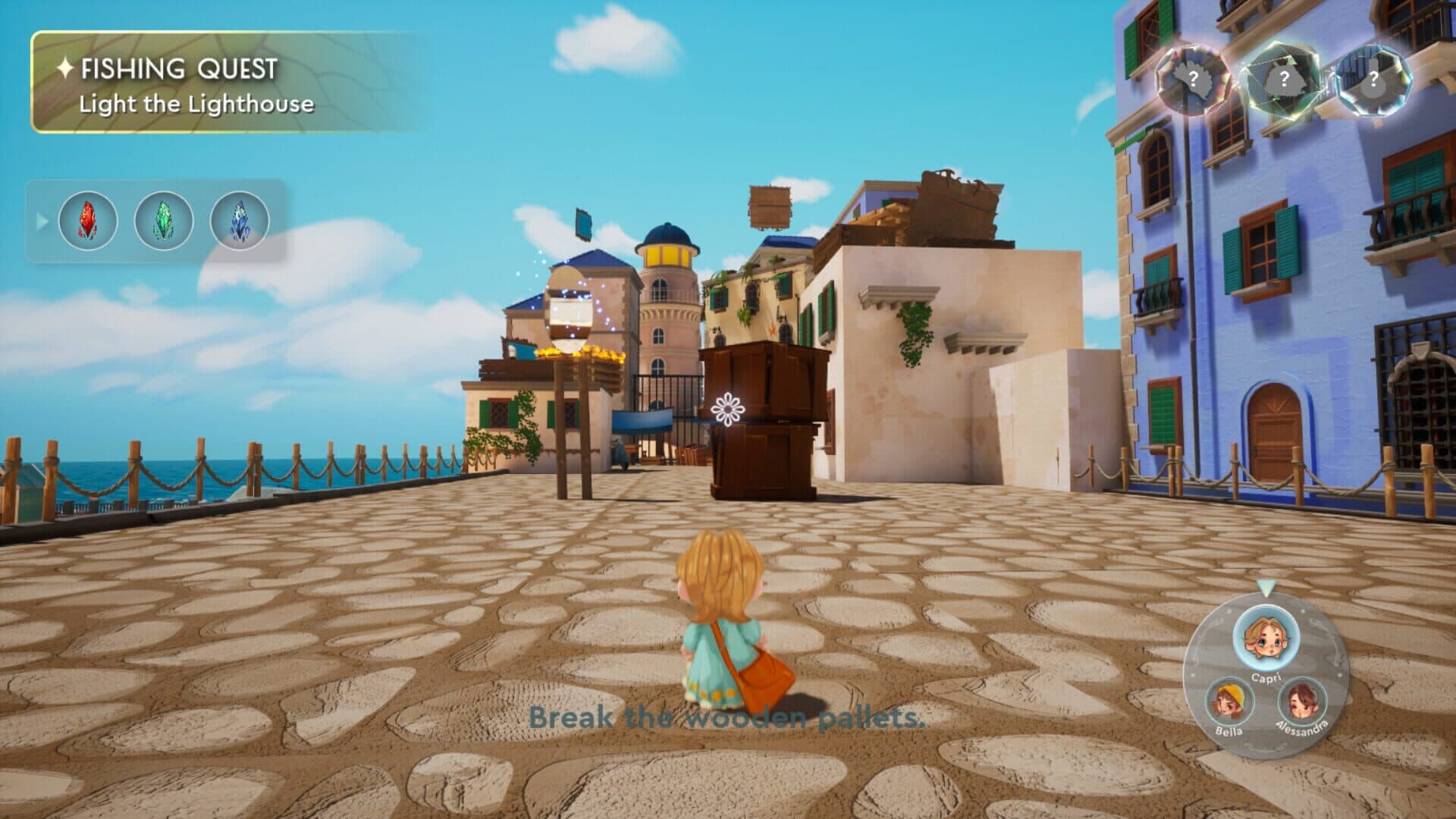Select the green crystal icon

point(164,221)
